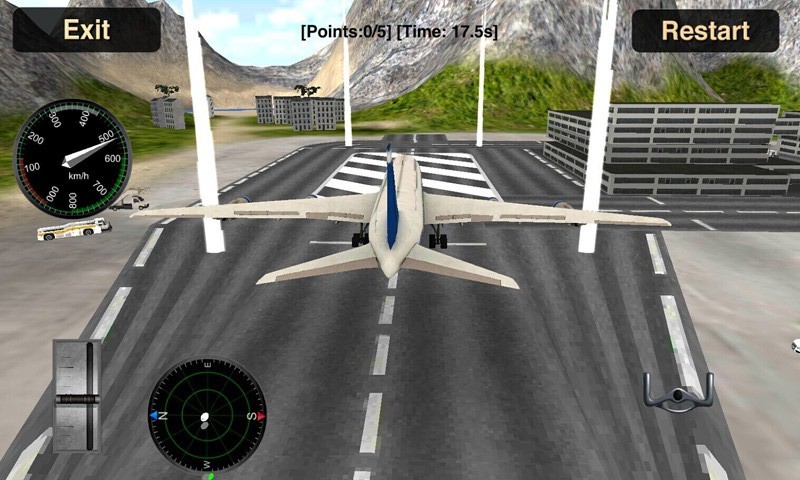Tap the compass radar display

207,415
